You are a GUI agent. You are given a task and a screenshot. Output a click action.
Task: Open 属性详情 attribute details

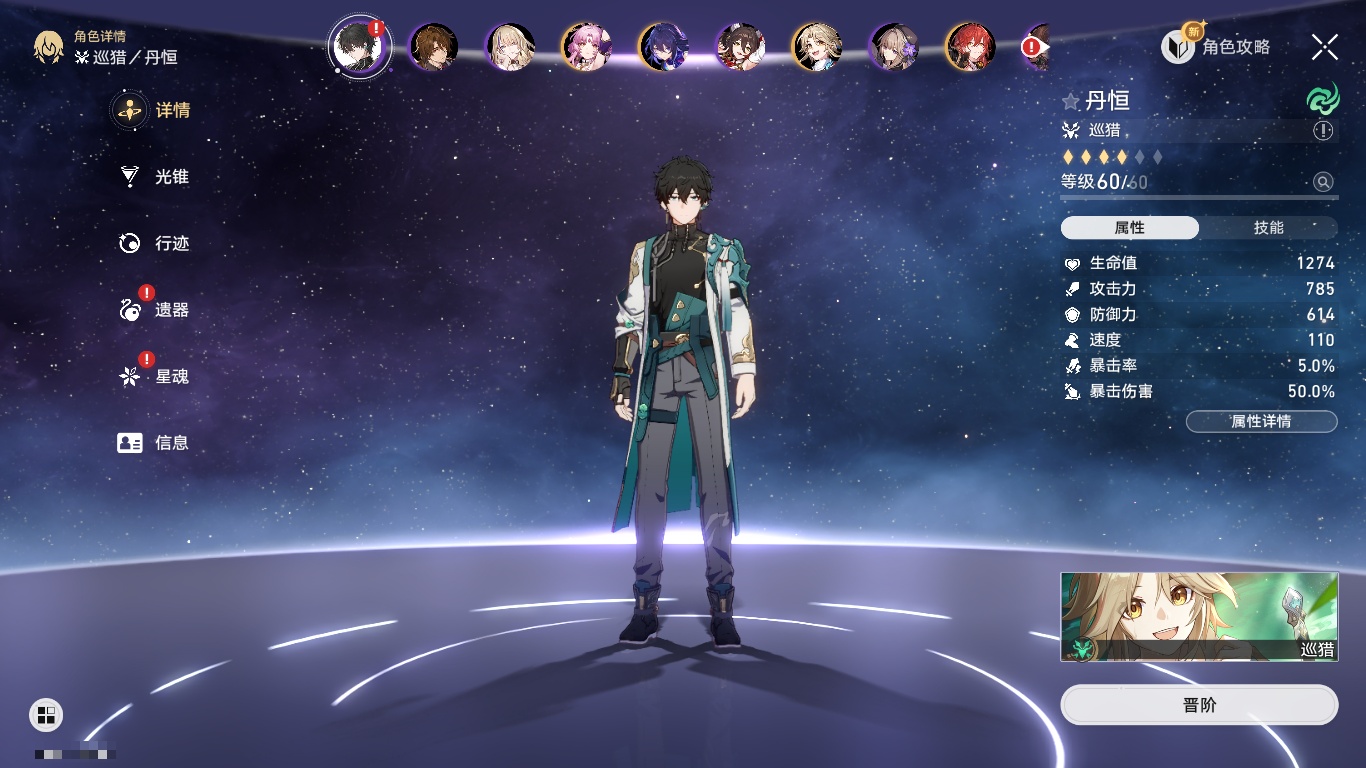(1261, 421)
